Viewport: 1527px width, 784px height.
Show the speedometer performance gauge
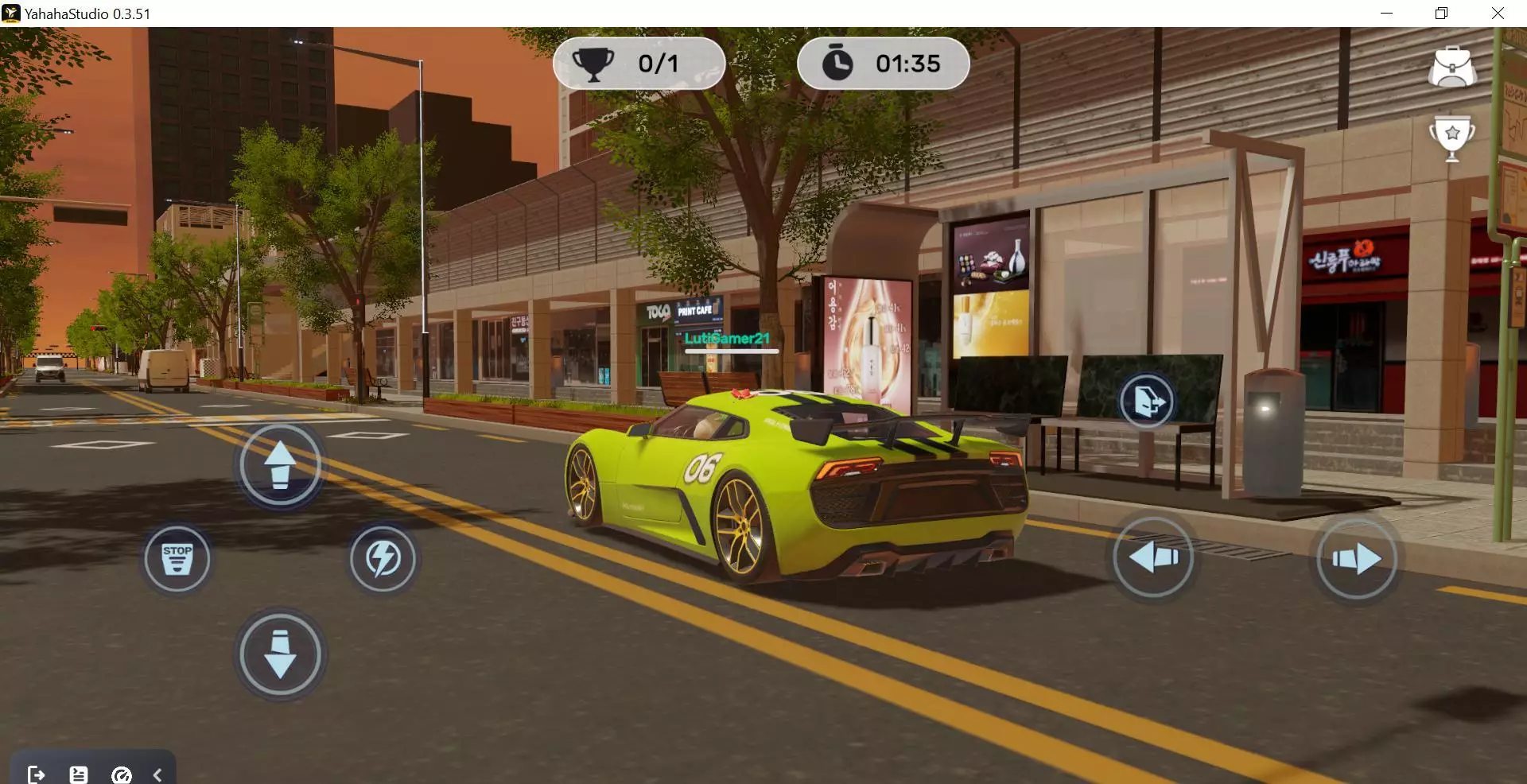(122, 774)
